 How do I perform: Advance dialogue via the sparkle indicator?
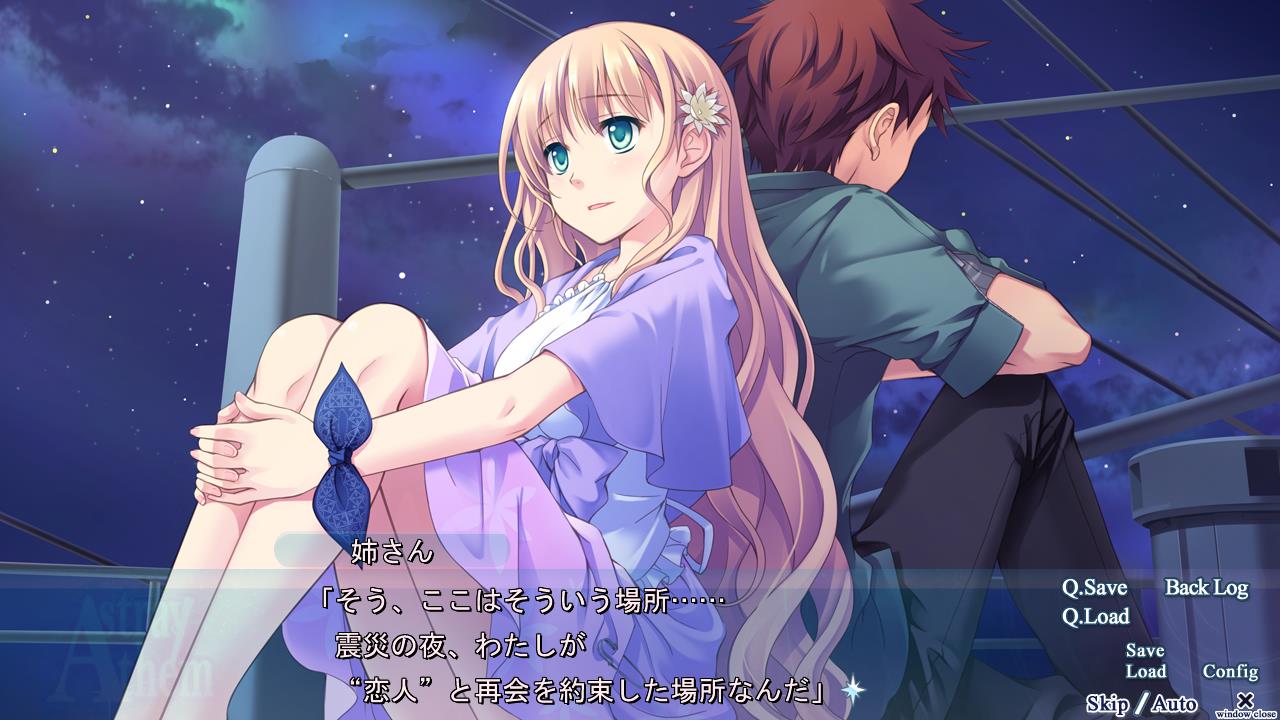852,688
